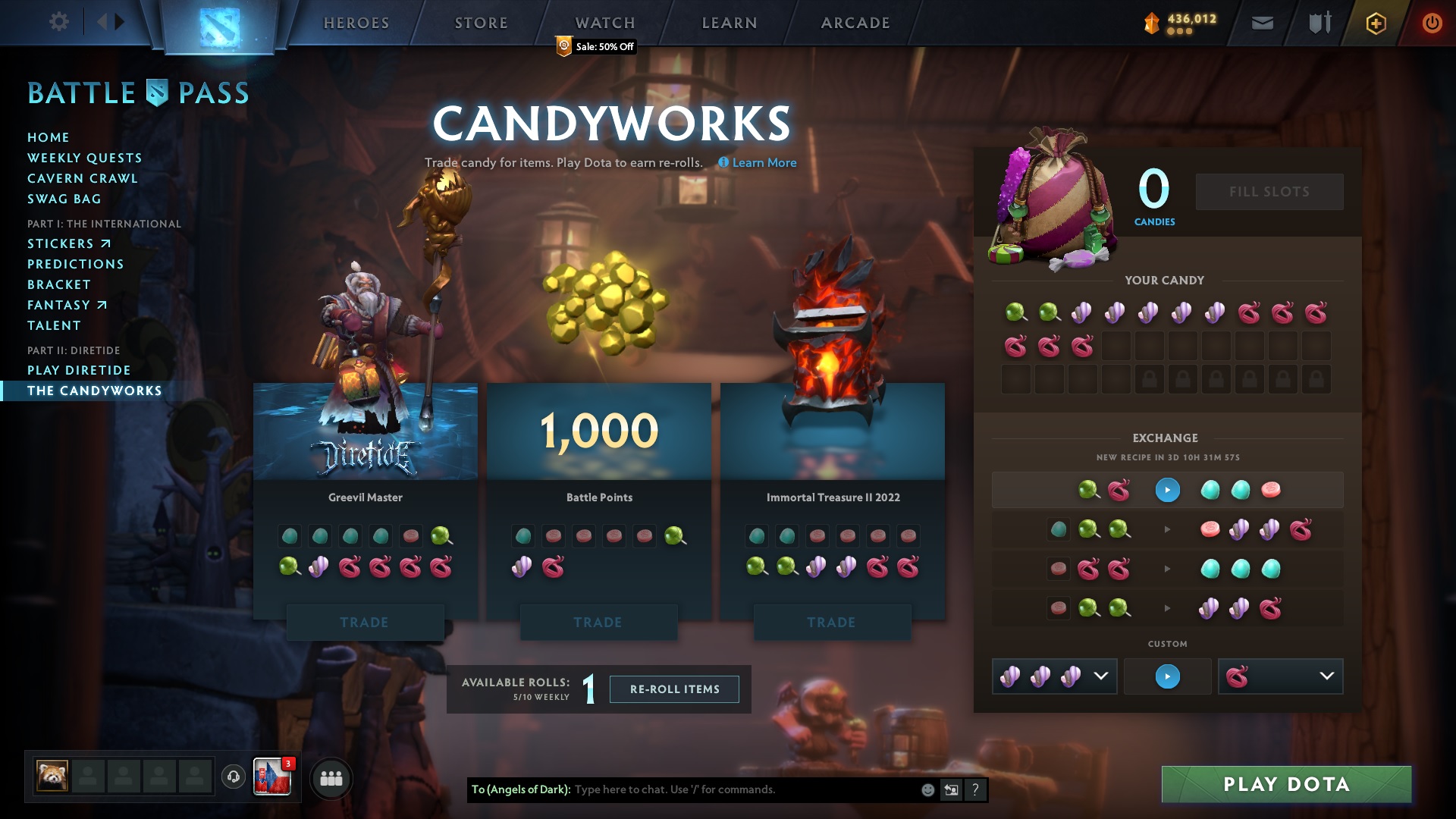Open the Dota Plus hexagon icon

pyautogui.click(x=1376, y=23)
